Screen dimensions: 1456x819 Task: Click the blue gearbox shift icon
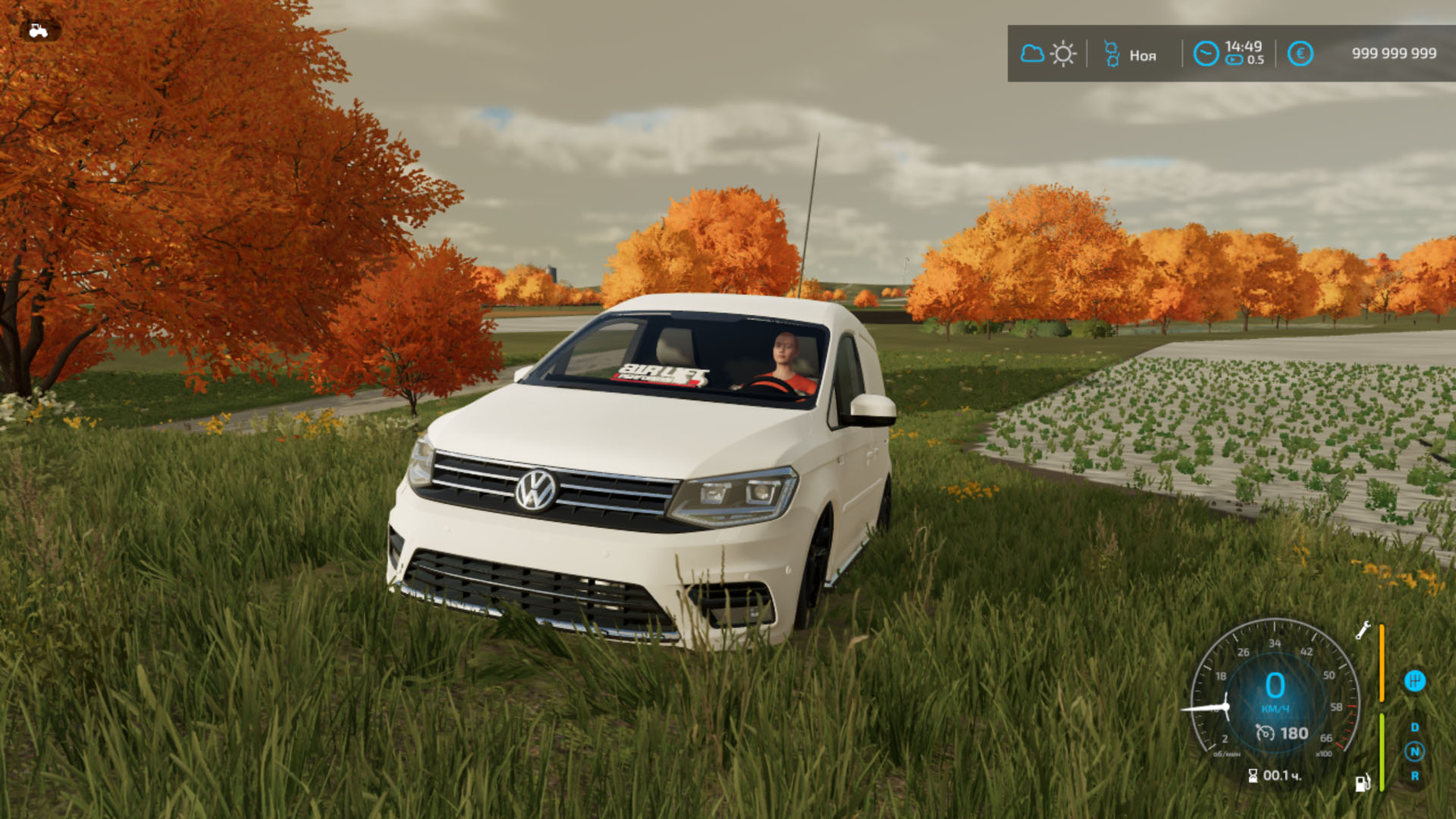point(1415,681)
